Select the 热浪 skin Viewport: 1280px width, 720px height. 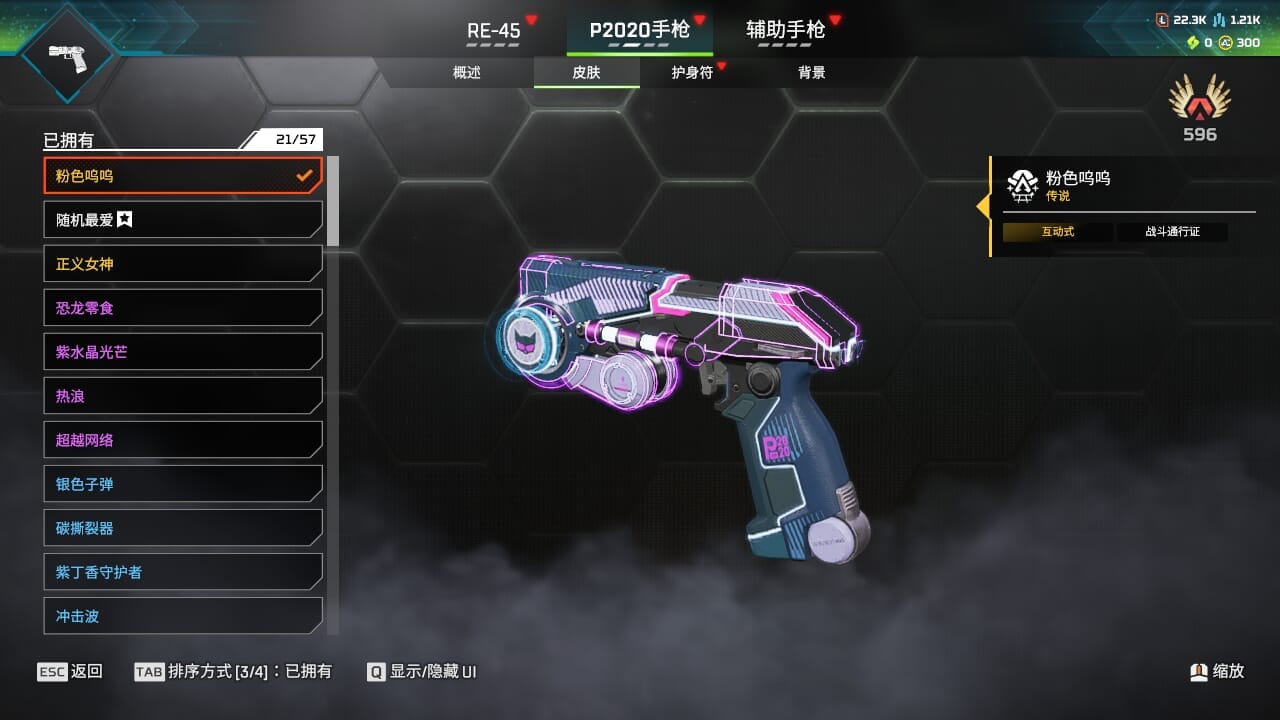[x=183, y=396]
